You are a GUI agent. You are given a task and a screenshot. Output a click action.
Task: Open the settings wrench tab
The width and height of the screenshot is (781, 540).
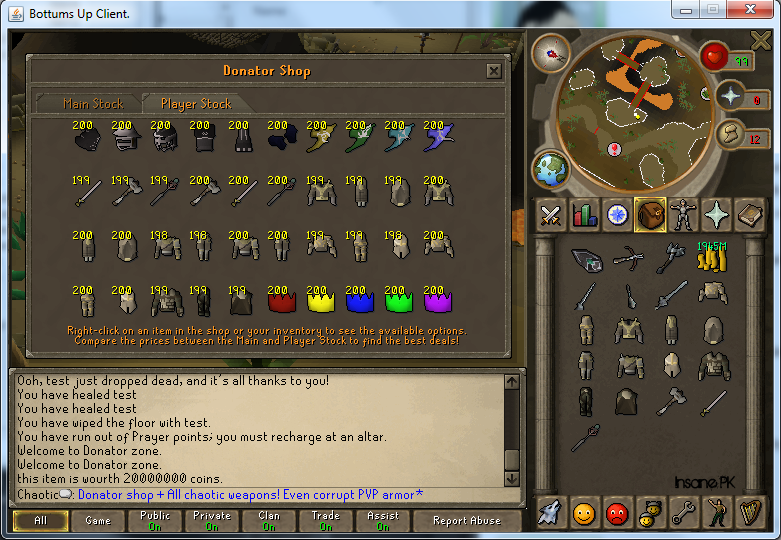tap(683, 513)
